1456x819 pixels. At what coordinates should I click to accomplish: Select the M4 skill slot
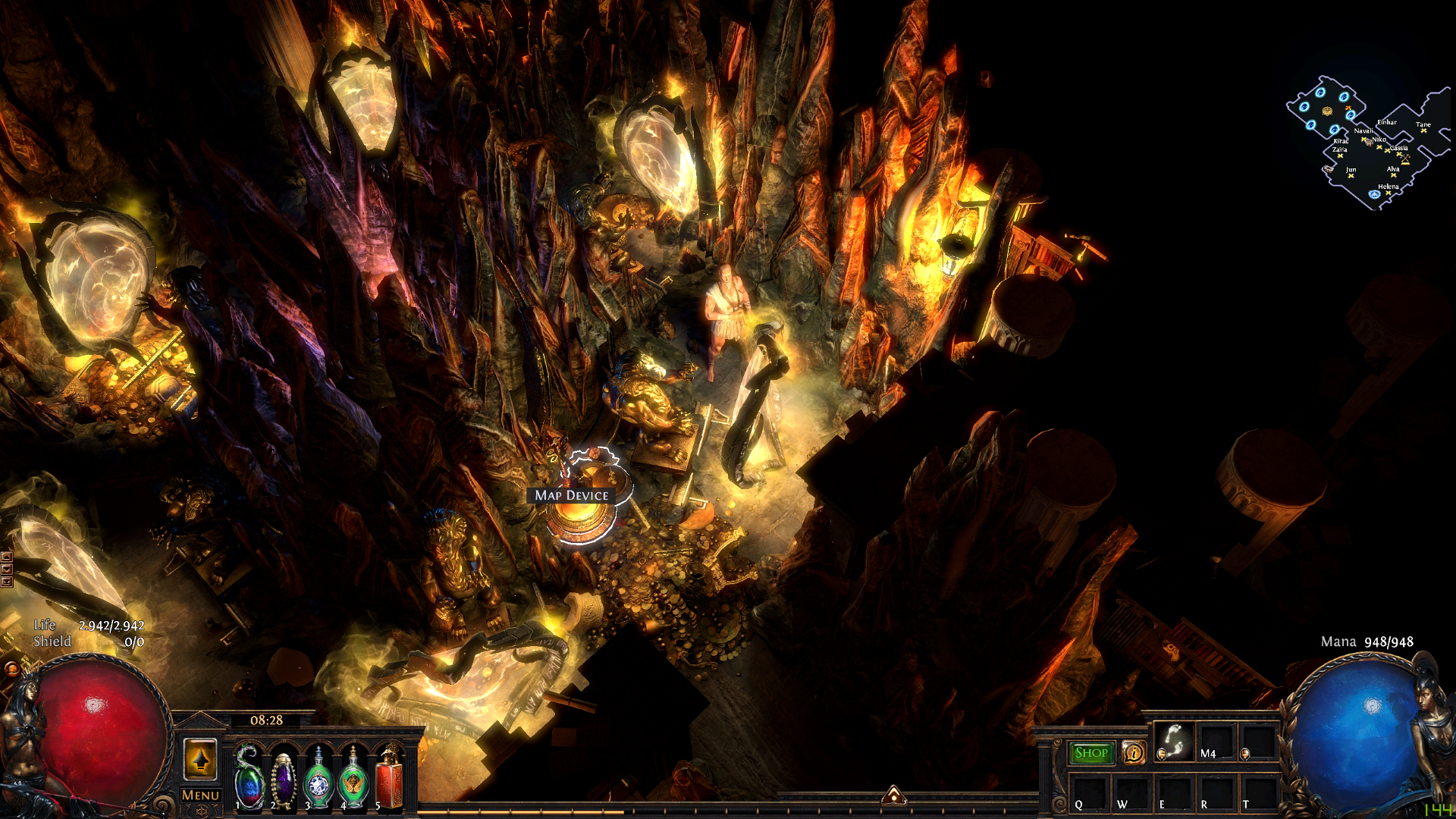(x=1216, y=742)
